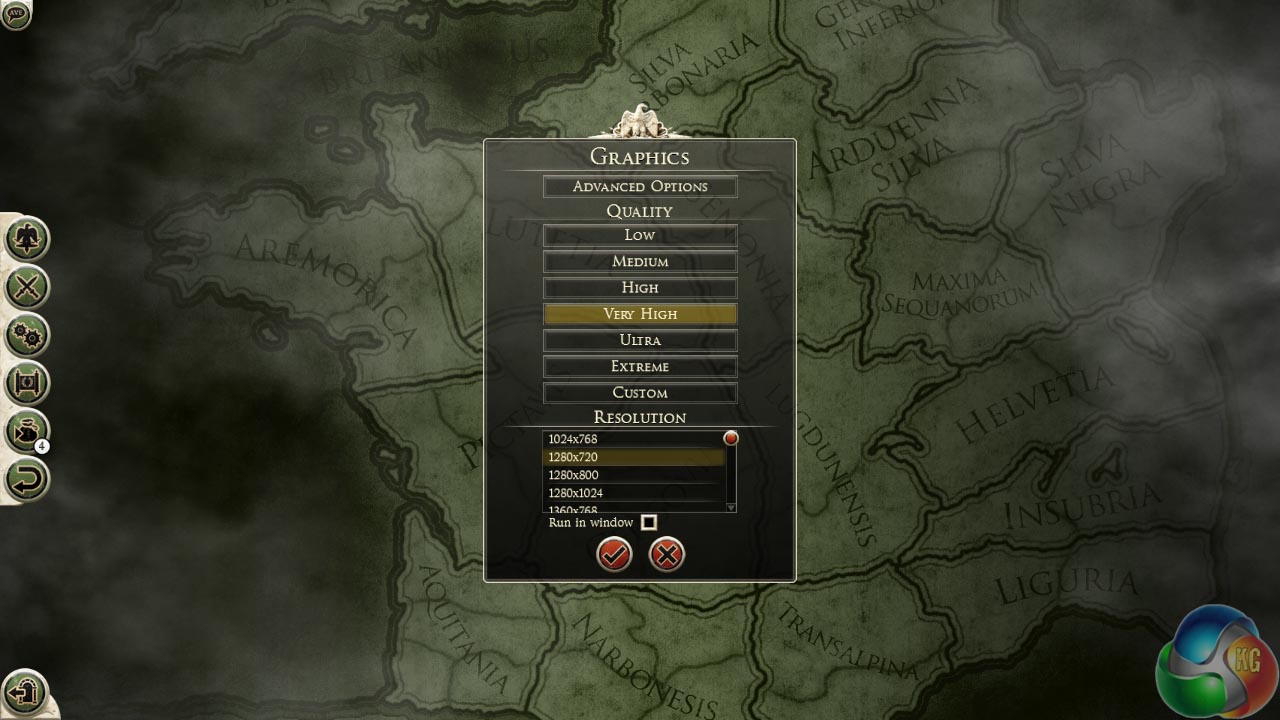Go back with the return arrow icon
The height and width of the screenshot is (720, 1280).
coord(27,478)
